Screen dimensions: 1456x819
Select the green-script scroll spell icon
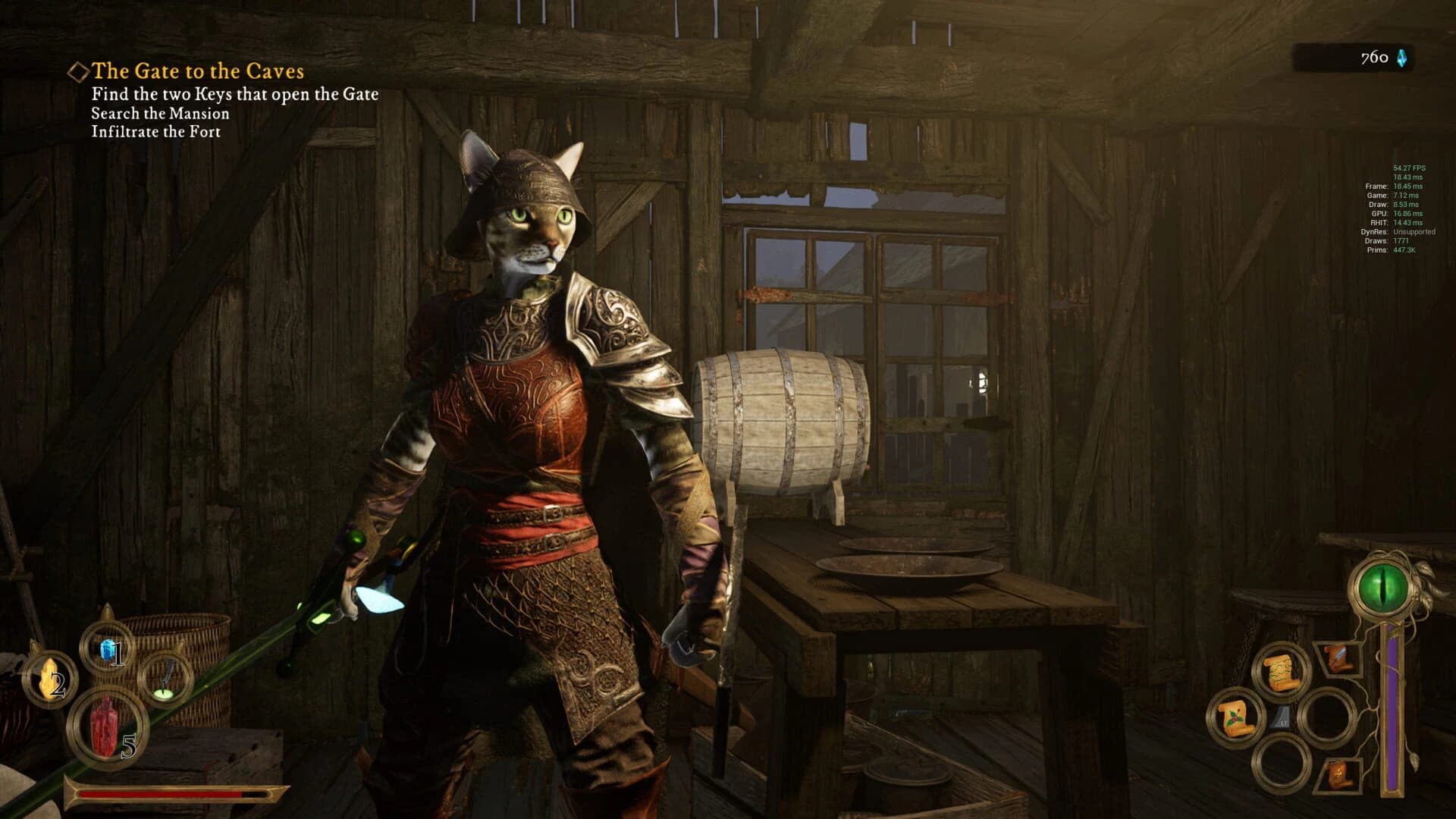(1280, 671)
